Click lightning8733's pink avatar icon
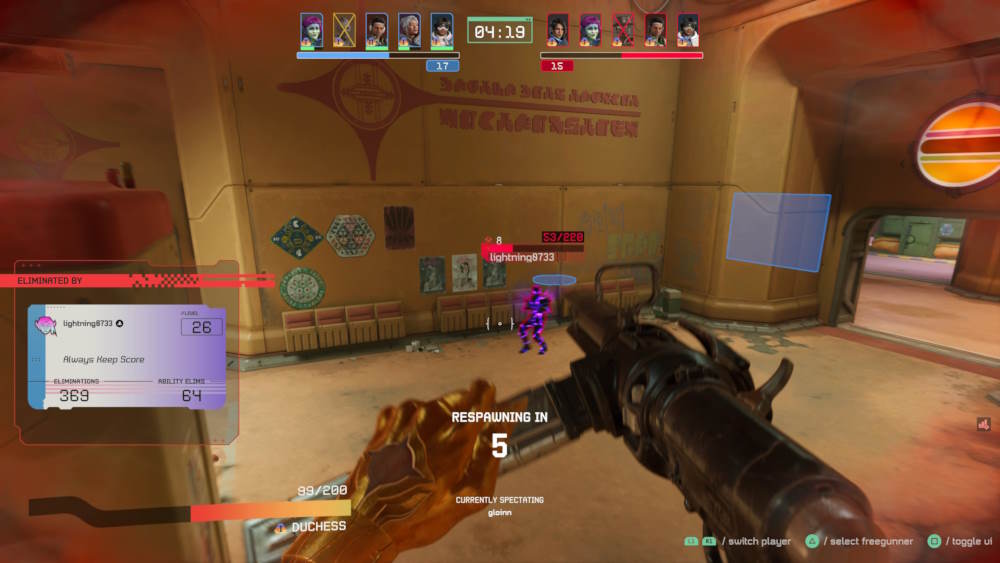The height and width of the screenshot is (563, 1000). pyautogui.click(x=46, y=325)
